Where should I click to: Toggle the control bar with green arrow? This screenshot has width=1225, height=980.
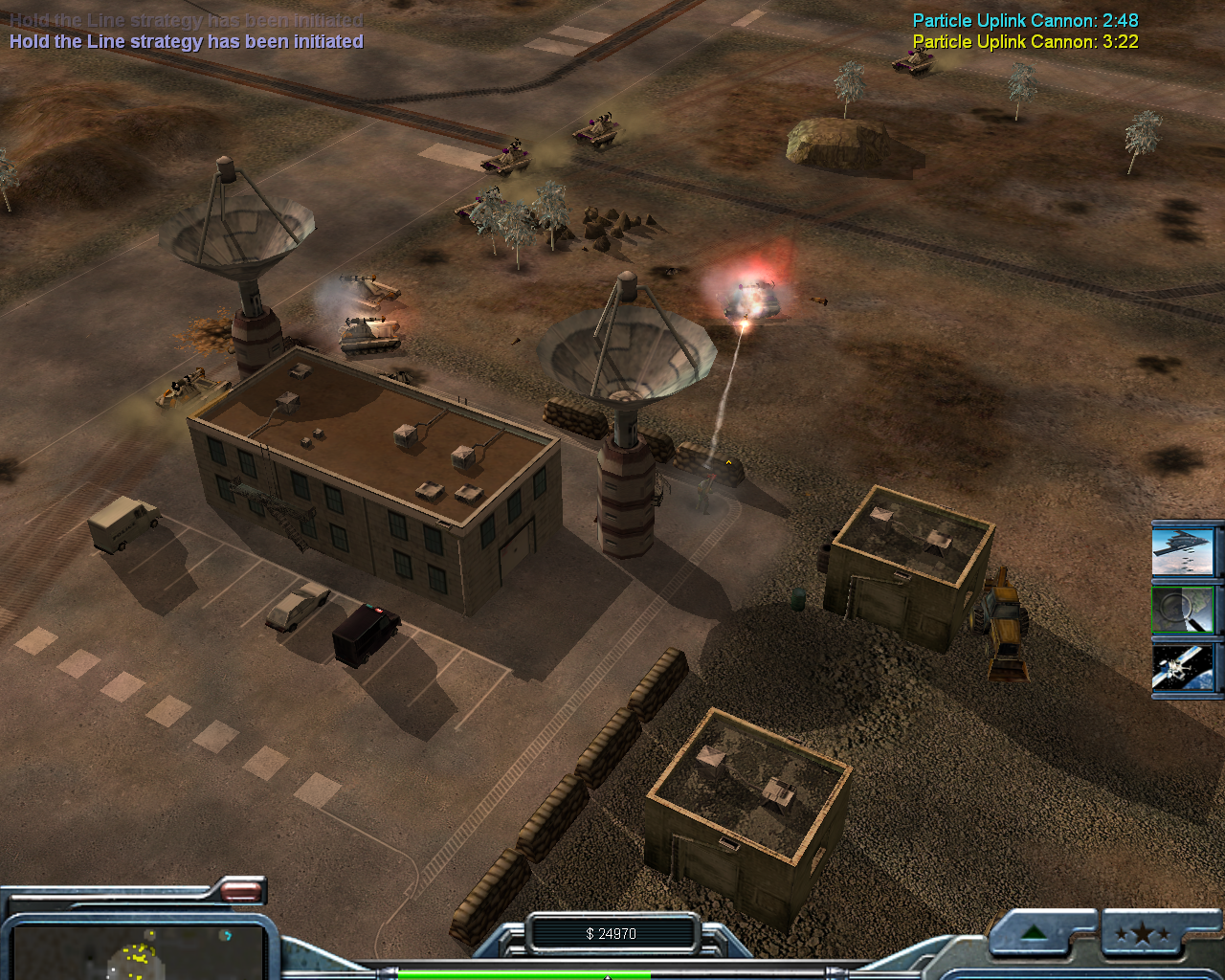pos(1035,934)
